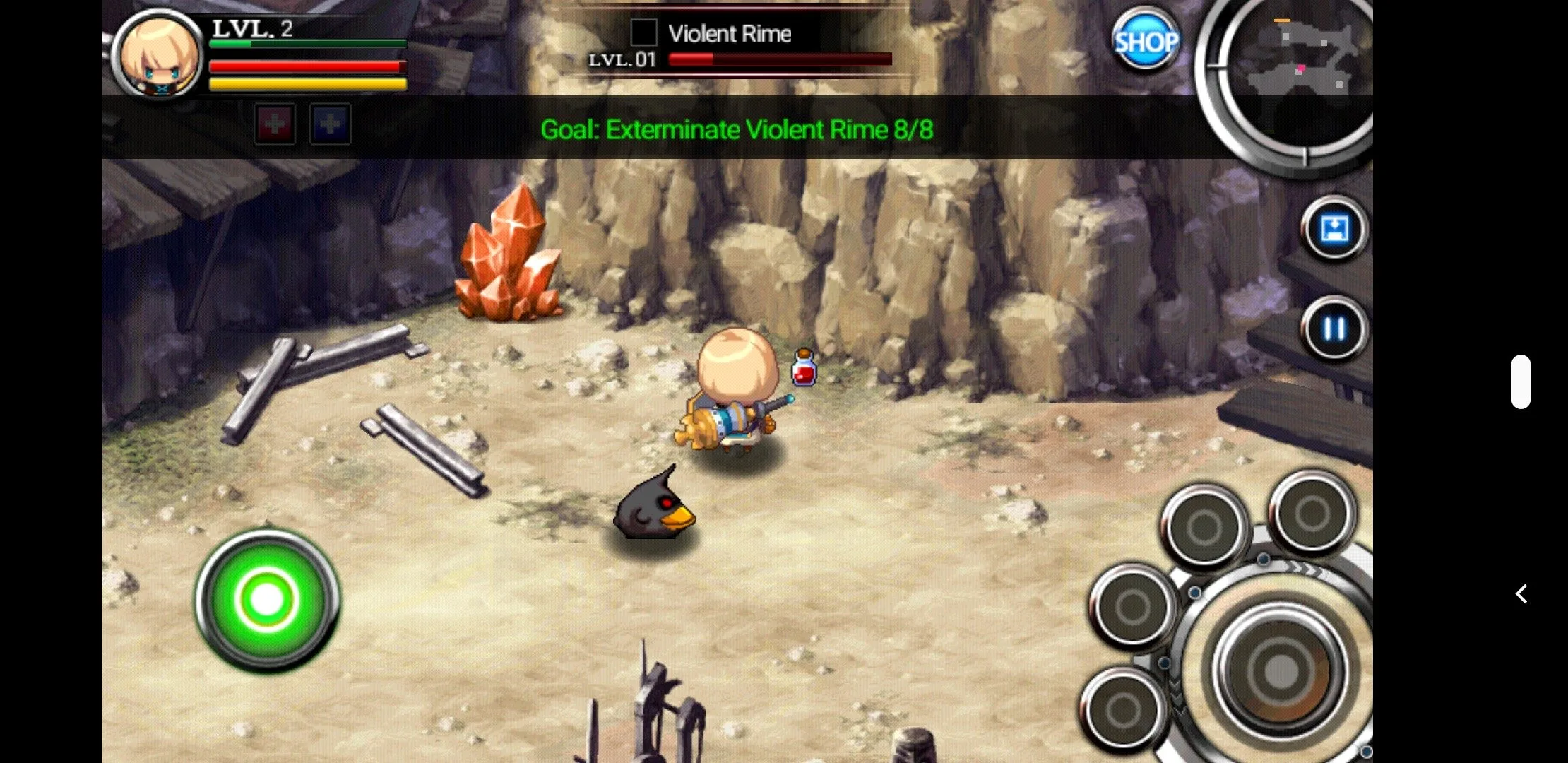Screen dimensions: 1568x763
Task: Tap the Exterminate Violent Rime goal banner
Action: [x=737, y=129]
